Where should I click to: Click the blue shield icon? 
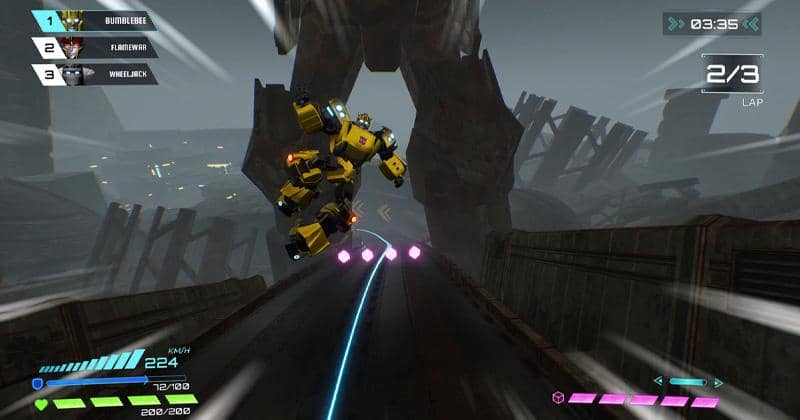[38, 383]
